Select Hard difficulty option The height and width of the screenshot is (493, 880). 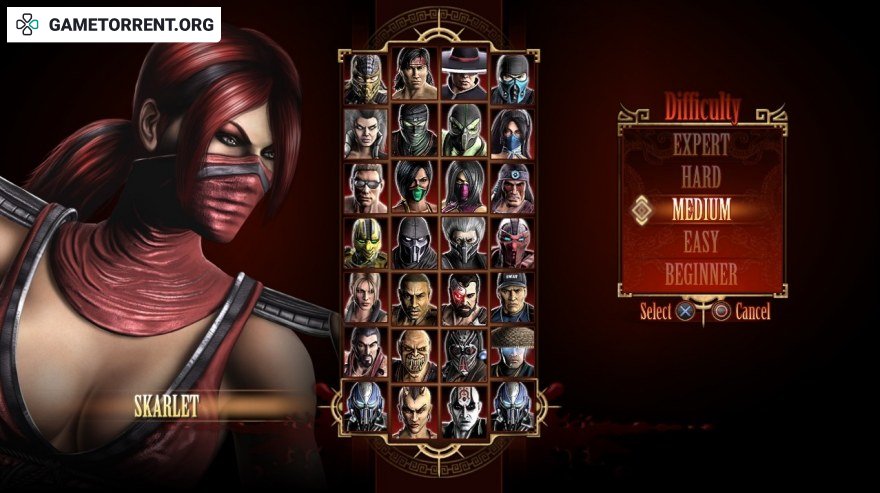pos(701,178)
